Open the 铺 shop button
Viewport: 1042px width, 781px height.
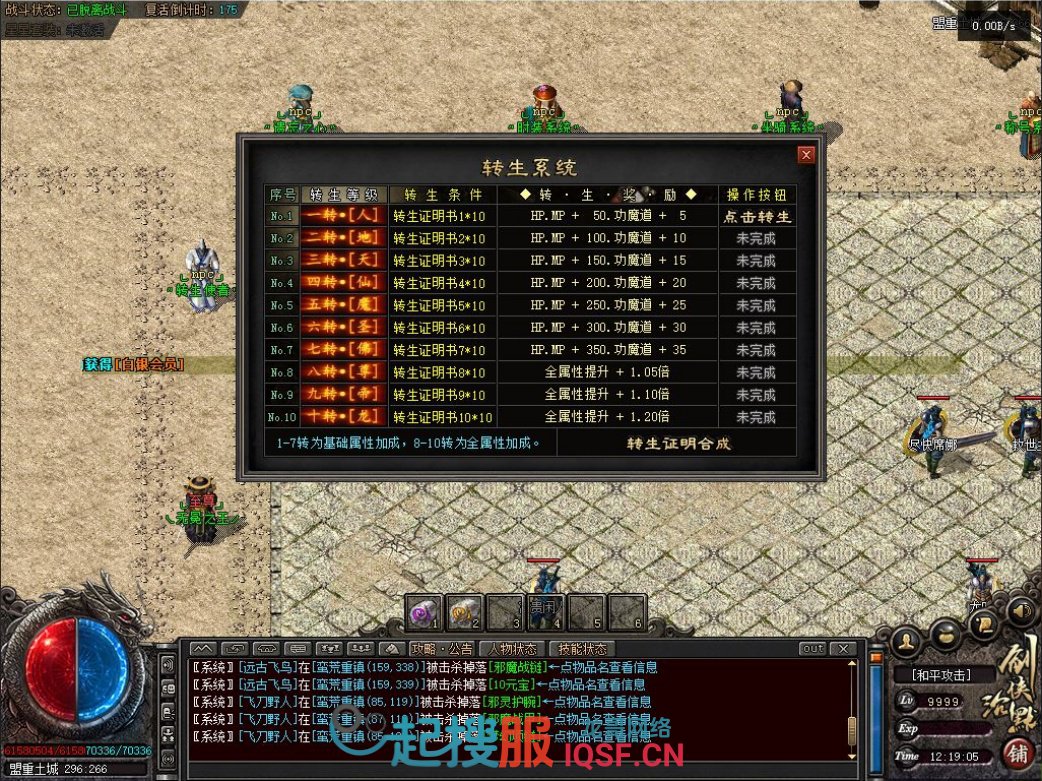(1018, 753)
